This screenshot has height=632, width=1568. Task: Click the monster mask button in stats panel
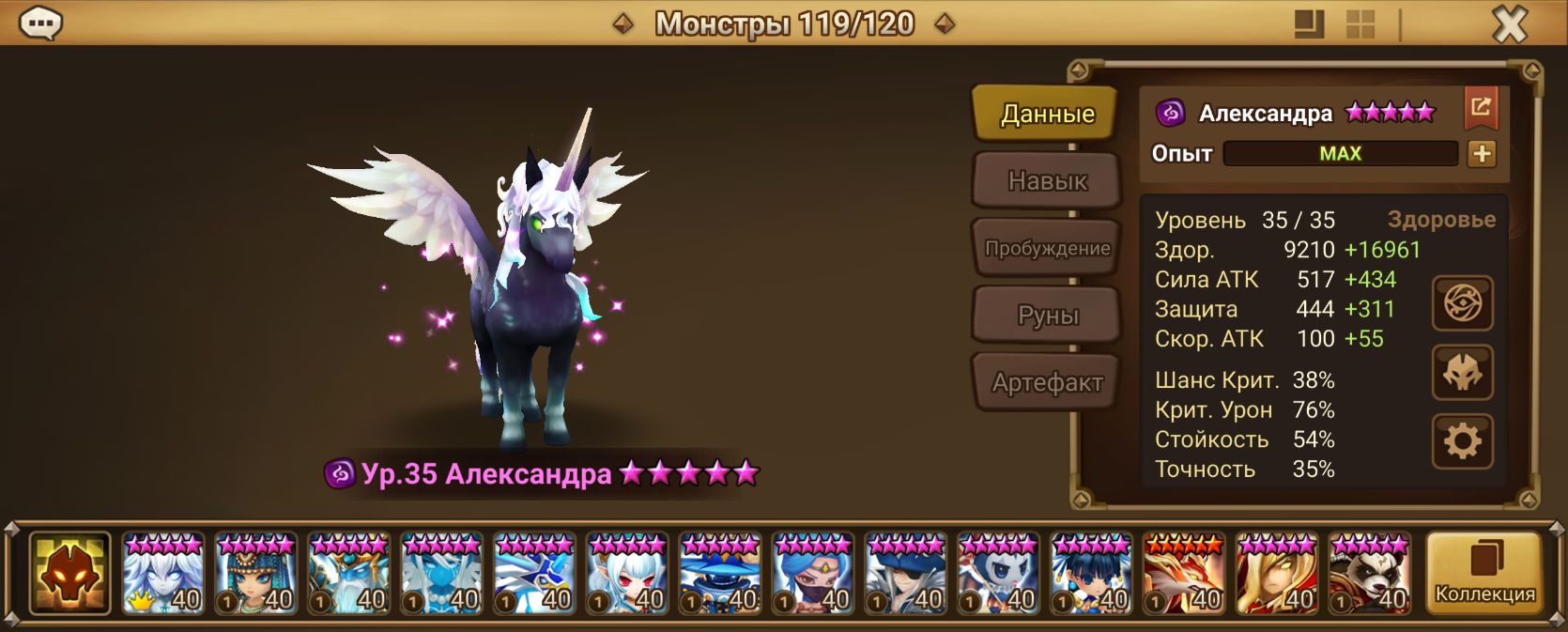(x=1462, y=373)
